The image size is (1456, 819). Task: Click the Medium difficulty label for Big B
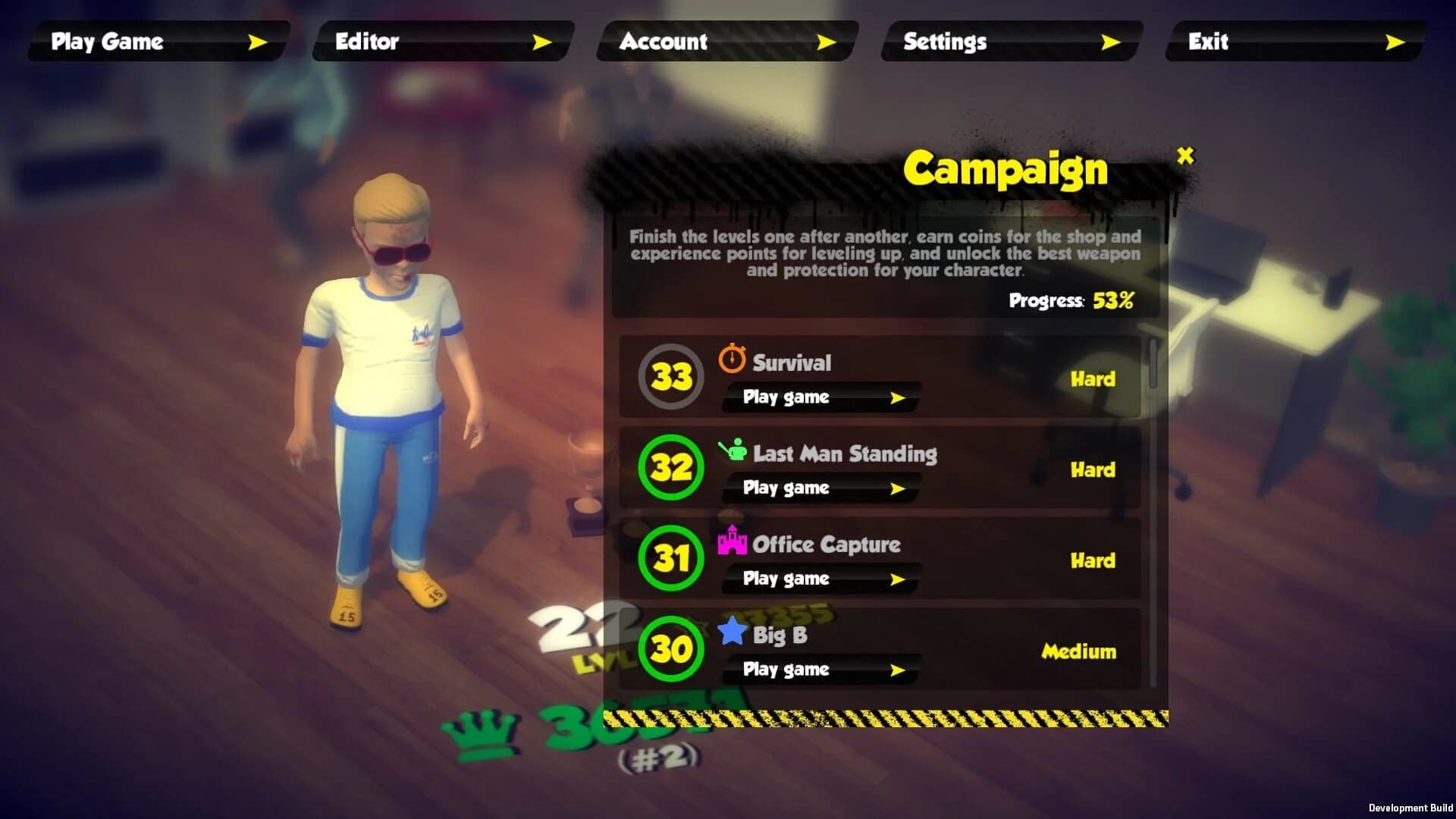click(1078, 651)
